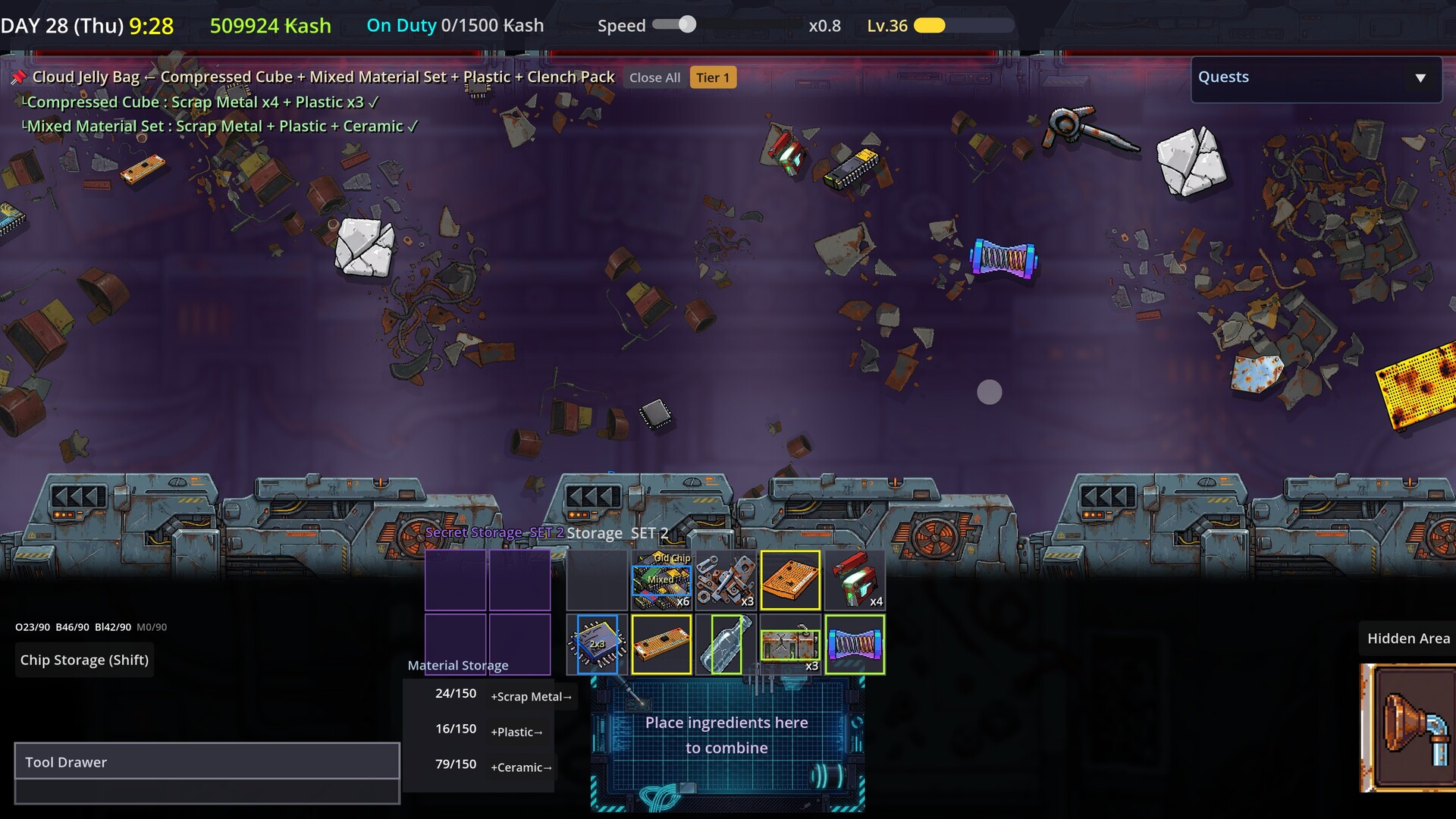Select the Old Chip Mixed x6 item
1456x819 pixels.
coord(661,580)
